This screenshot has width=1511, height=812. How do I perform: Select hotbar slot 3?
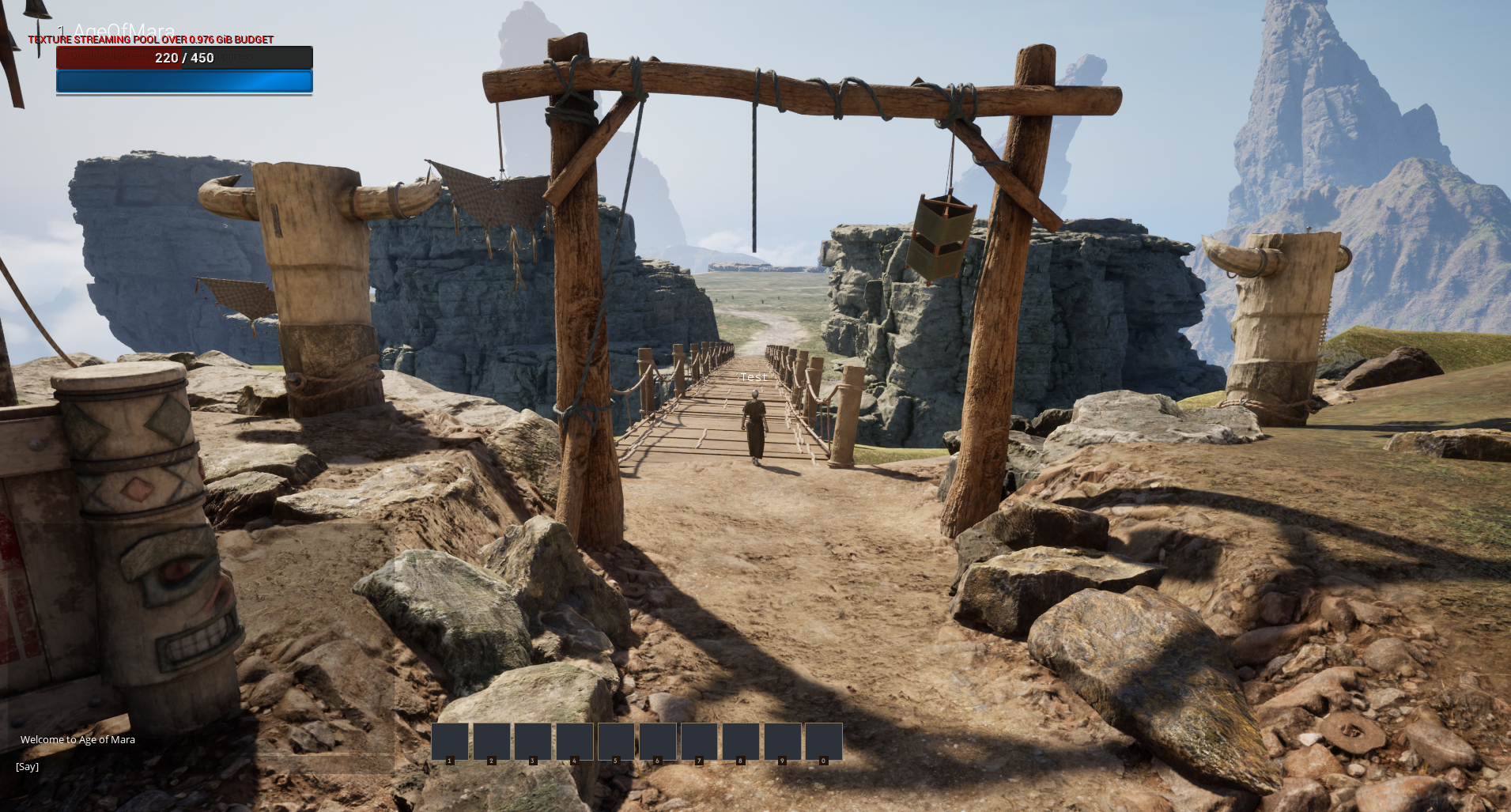coord(533,741)
